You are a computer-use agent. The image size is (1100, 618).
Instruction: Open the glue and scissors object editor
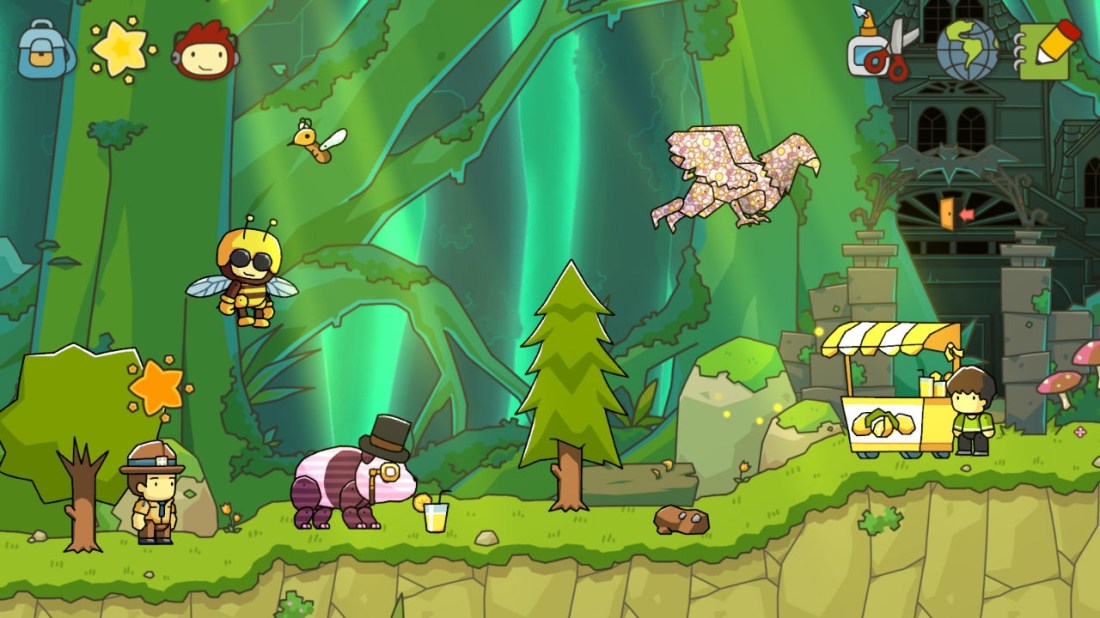pyautogui.click(x=882, y=48)
